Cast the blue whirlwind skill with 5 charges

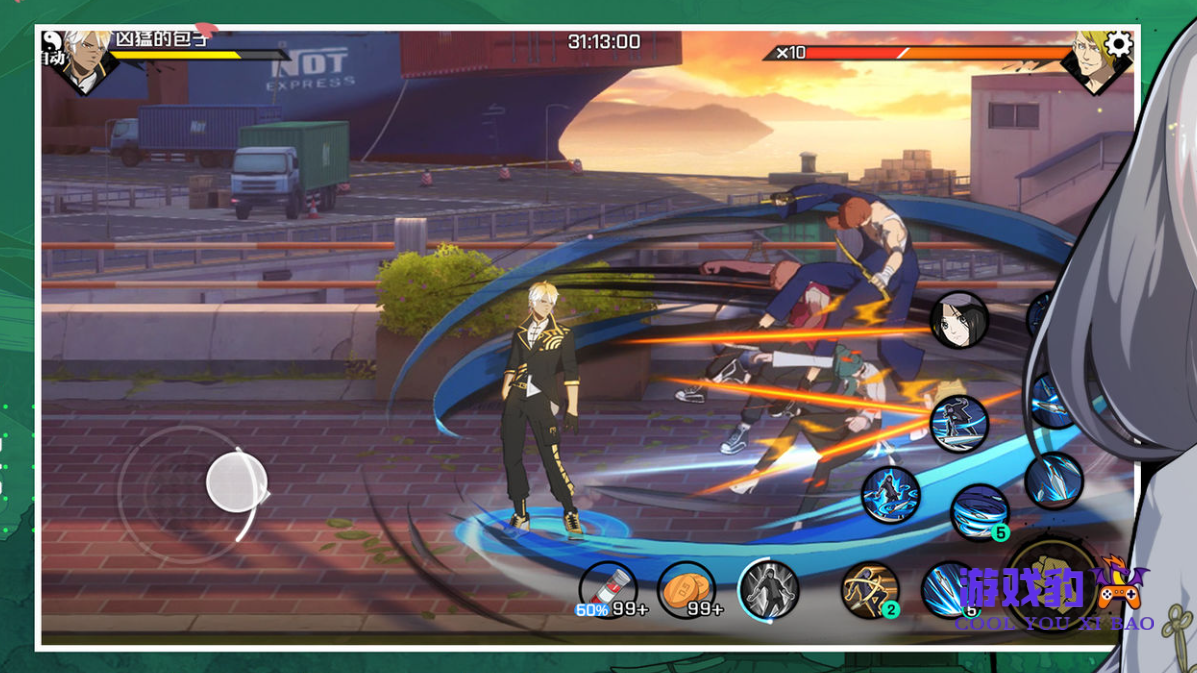(x=979, y=511)
